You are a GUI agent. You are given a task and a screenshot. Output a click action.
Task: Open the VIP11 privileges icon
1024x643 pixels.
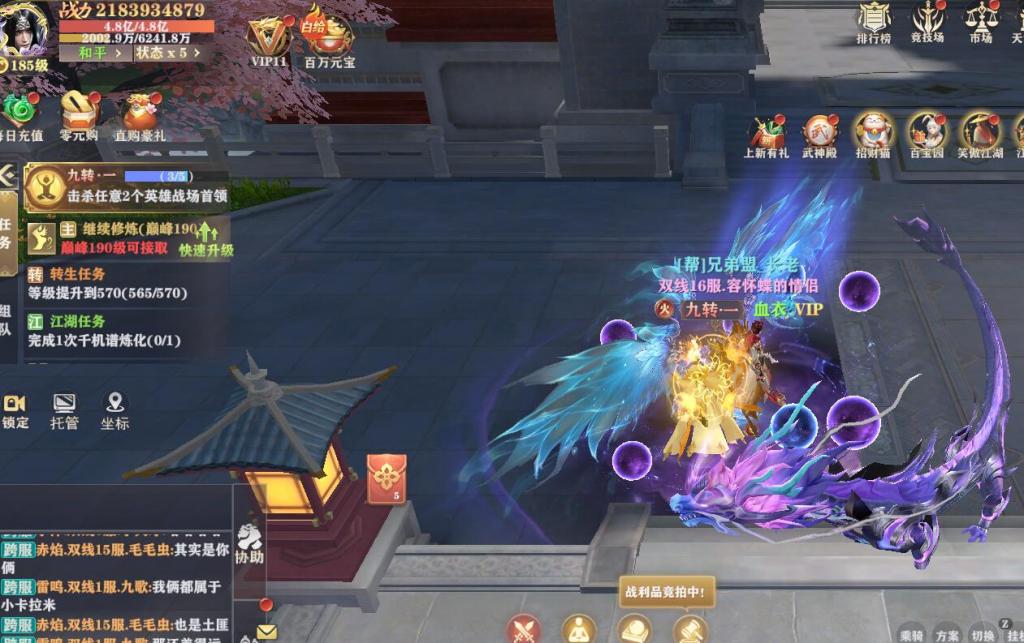click(269, 38)
